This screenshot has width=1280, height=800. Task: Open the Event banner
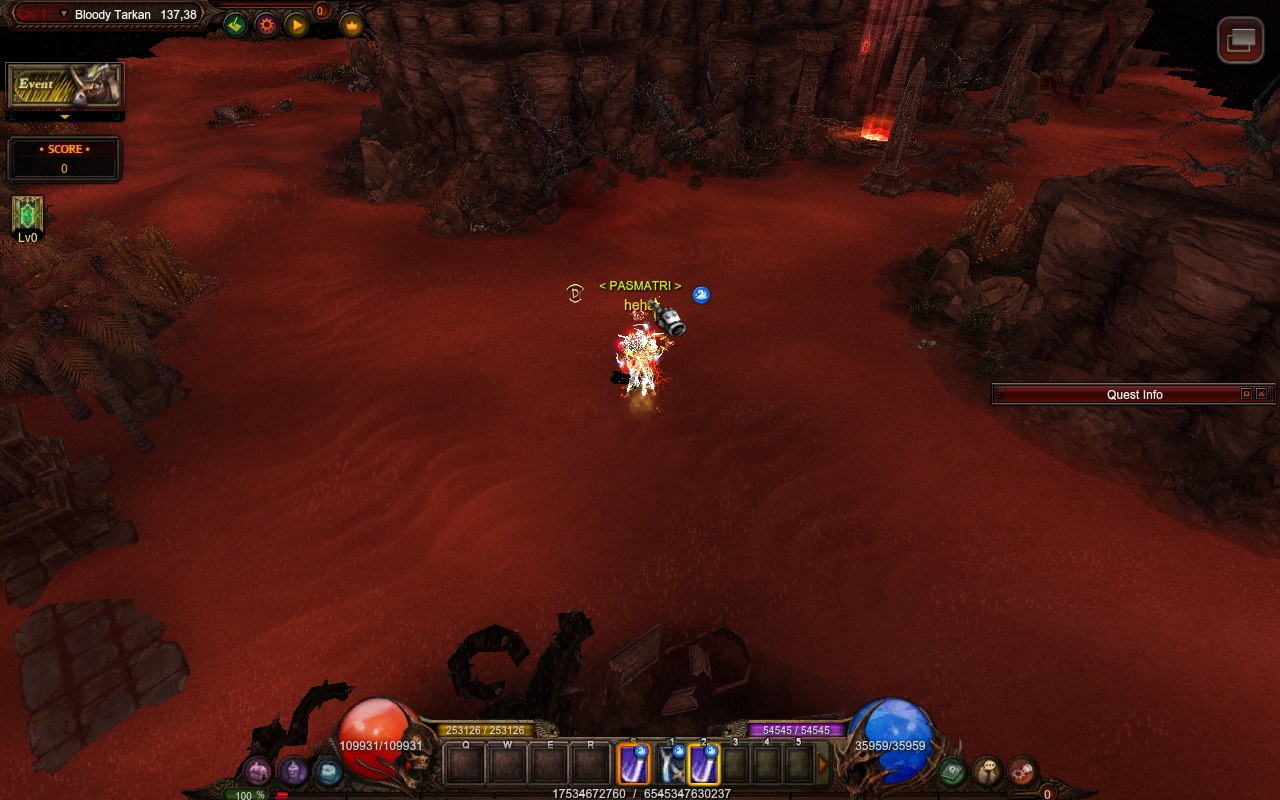click(65, 86)
